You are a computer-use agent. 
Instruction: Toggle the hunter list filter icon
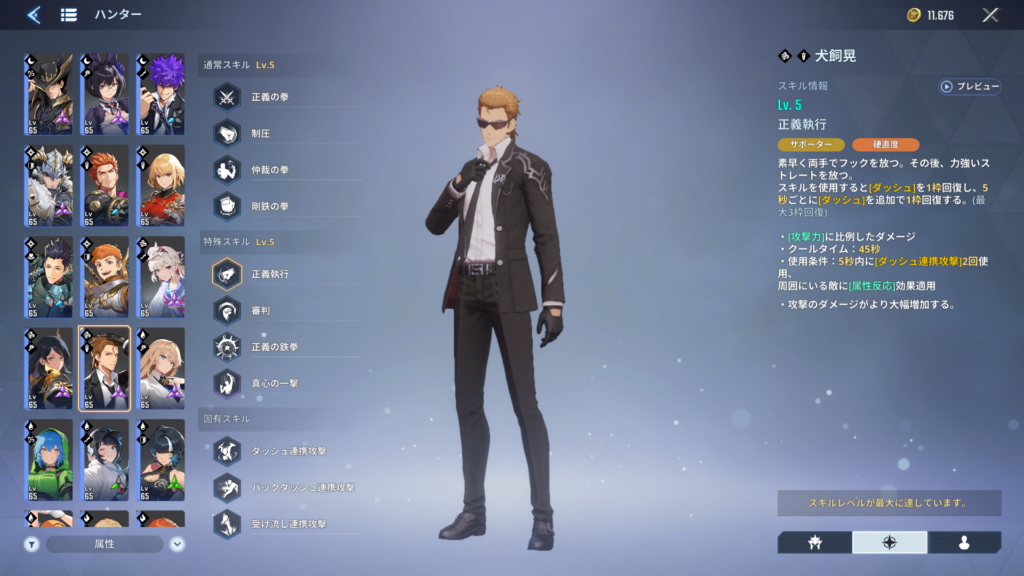tap(32, 544)
